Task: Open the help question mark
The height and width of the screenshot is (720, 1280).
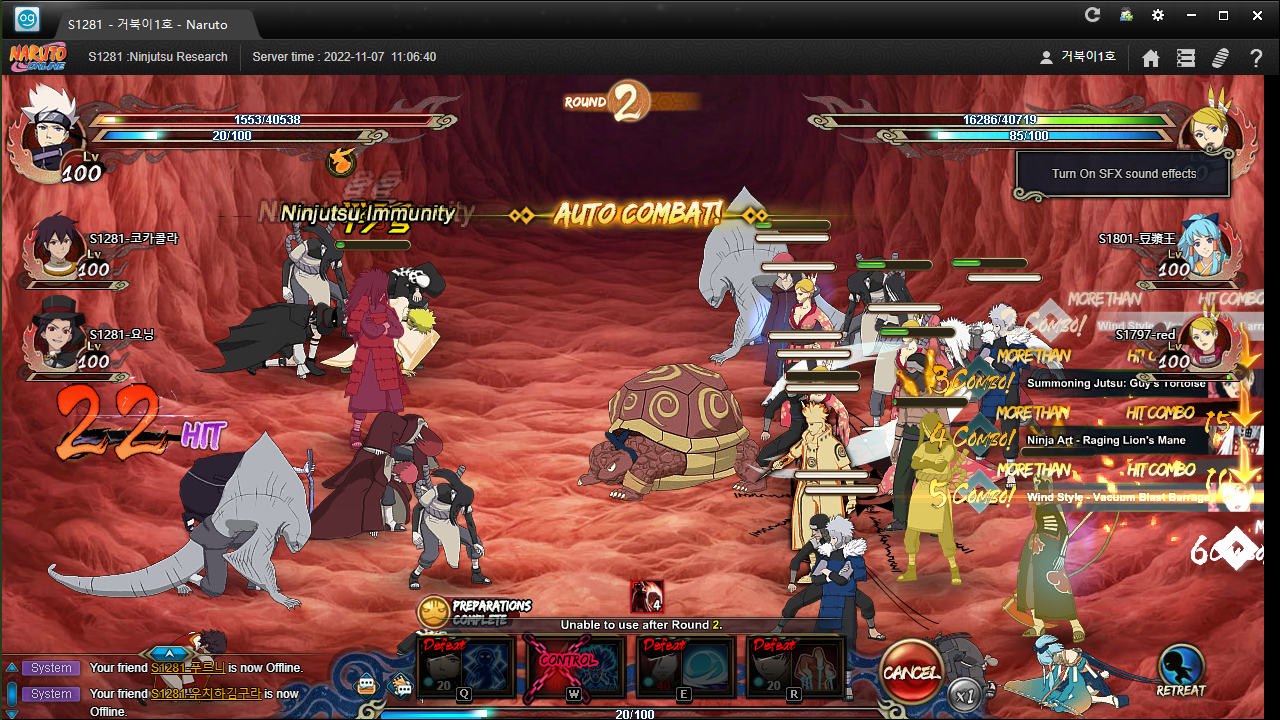Action: tap(1257, 58)
